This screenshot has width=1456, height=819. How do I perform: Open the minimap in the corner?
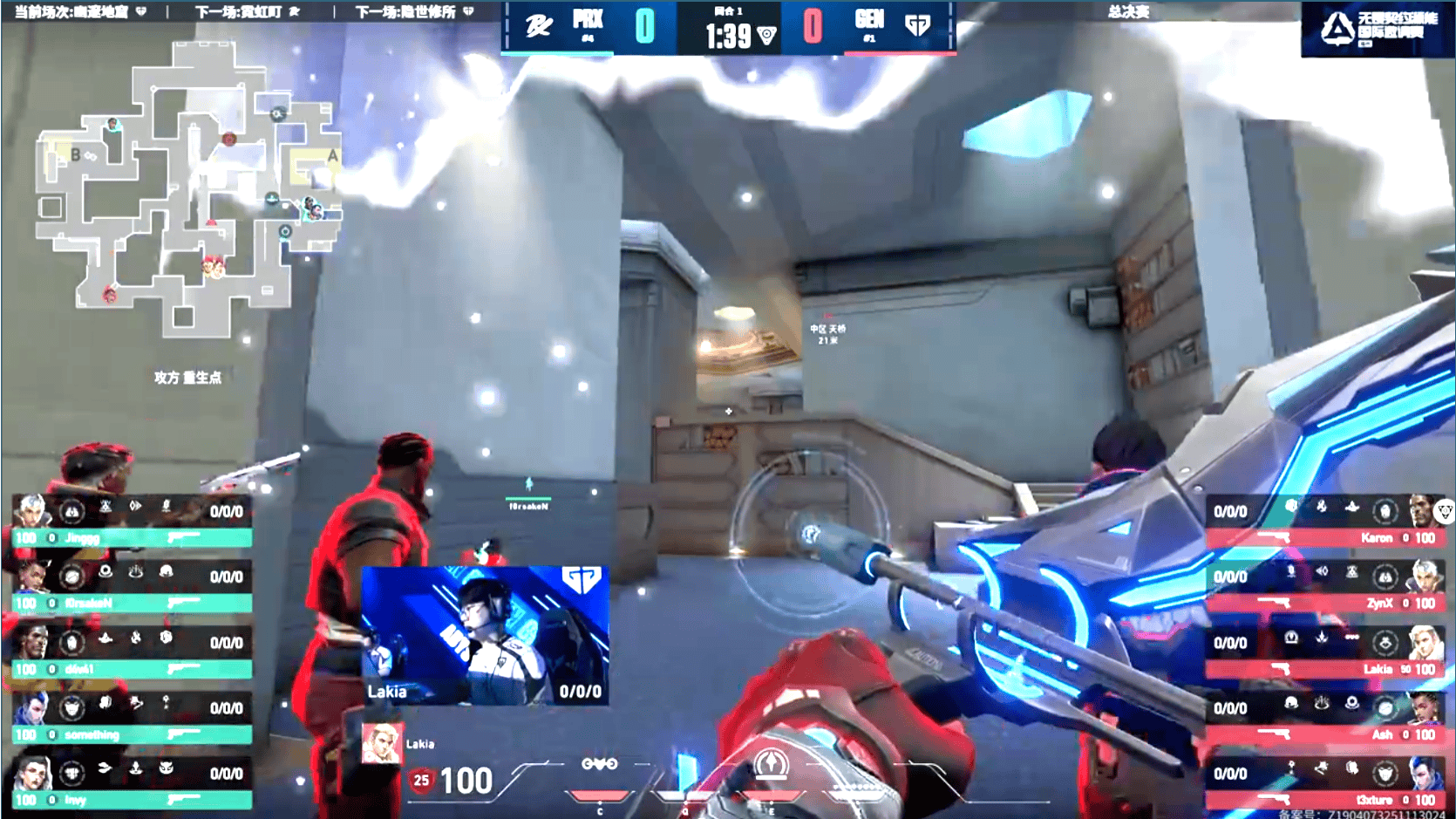(187, 188)
